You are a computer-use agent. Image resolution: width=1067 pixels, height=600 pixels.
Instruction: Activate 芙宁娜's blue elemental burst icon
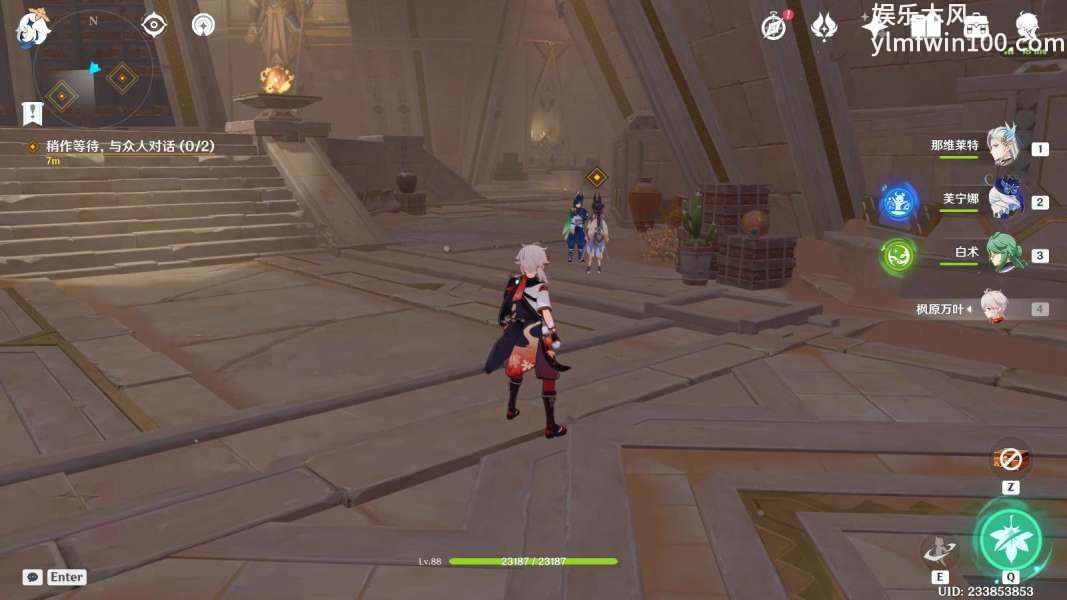[898, 203]
